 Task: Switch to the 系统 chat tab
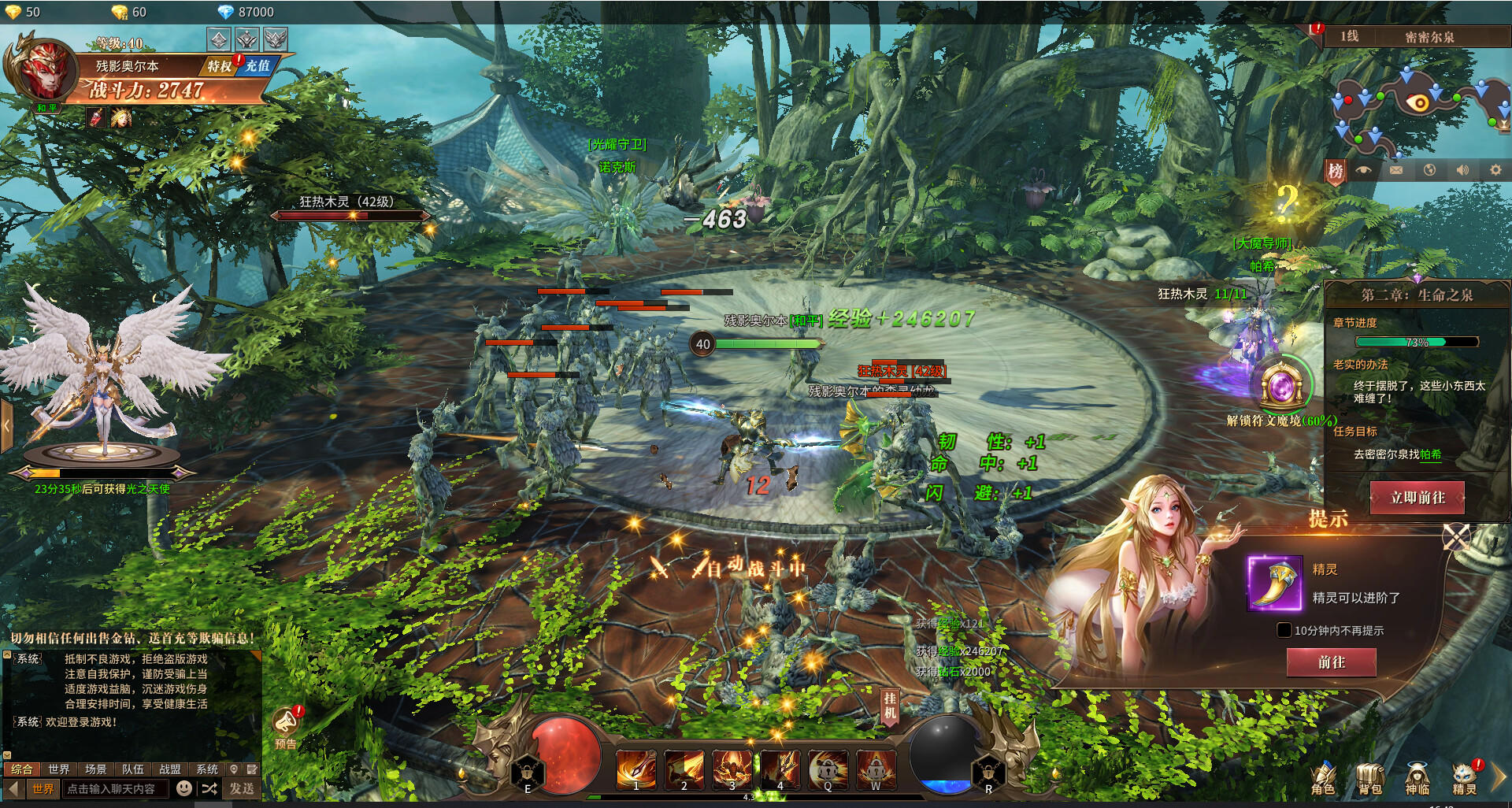(x=207, y=769)
